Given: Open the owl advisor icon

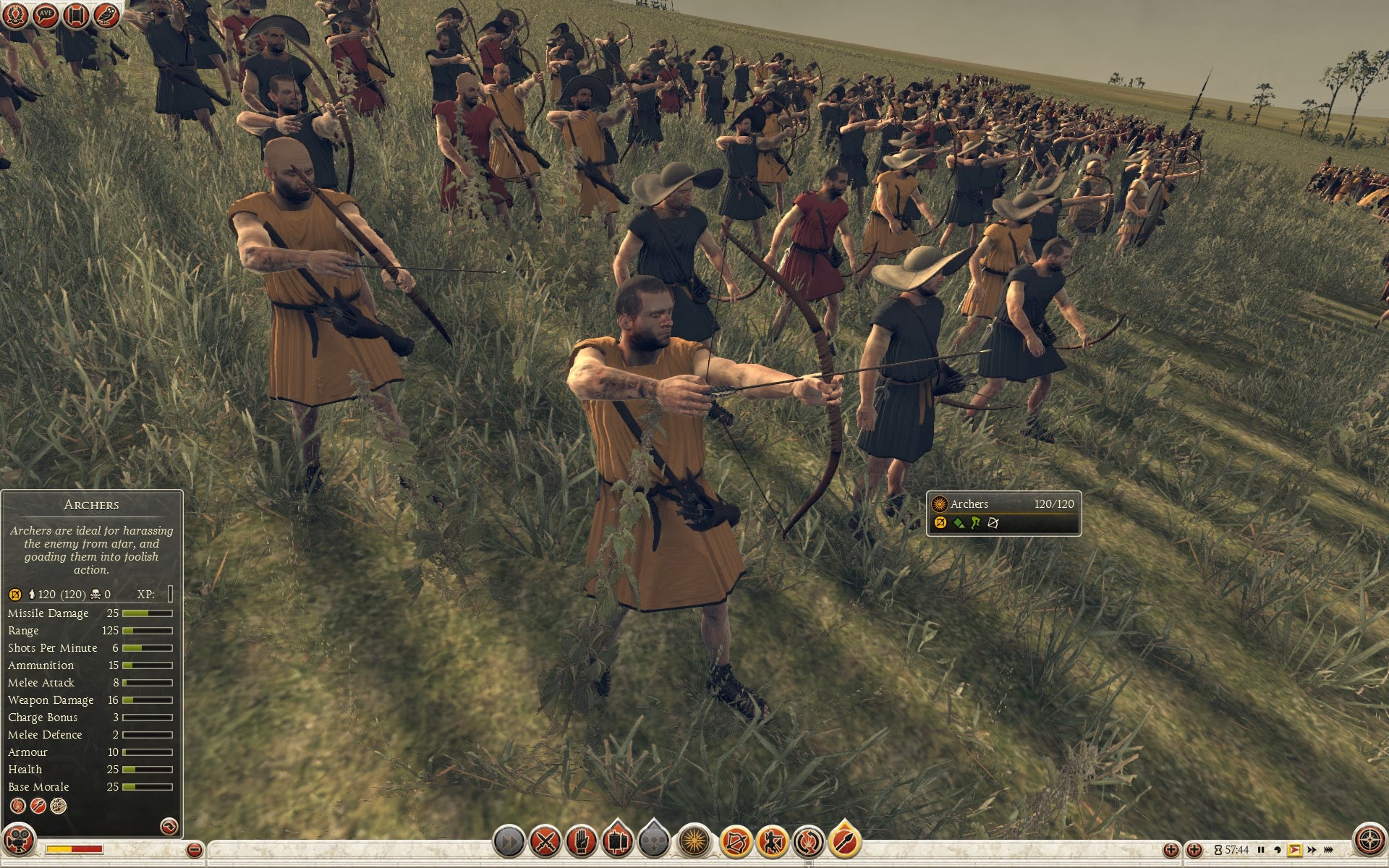Looking at the screenshot, I should (x=106, y=15).
